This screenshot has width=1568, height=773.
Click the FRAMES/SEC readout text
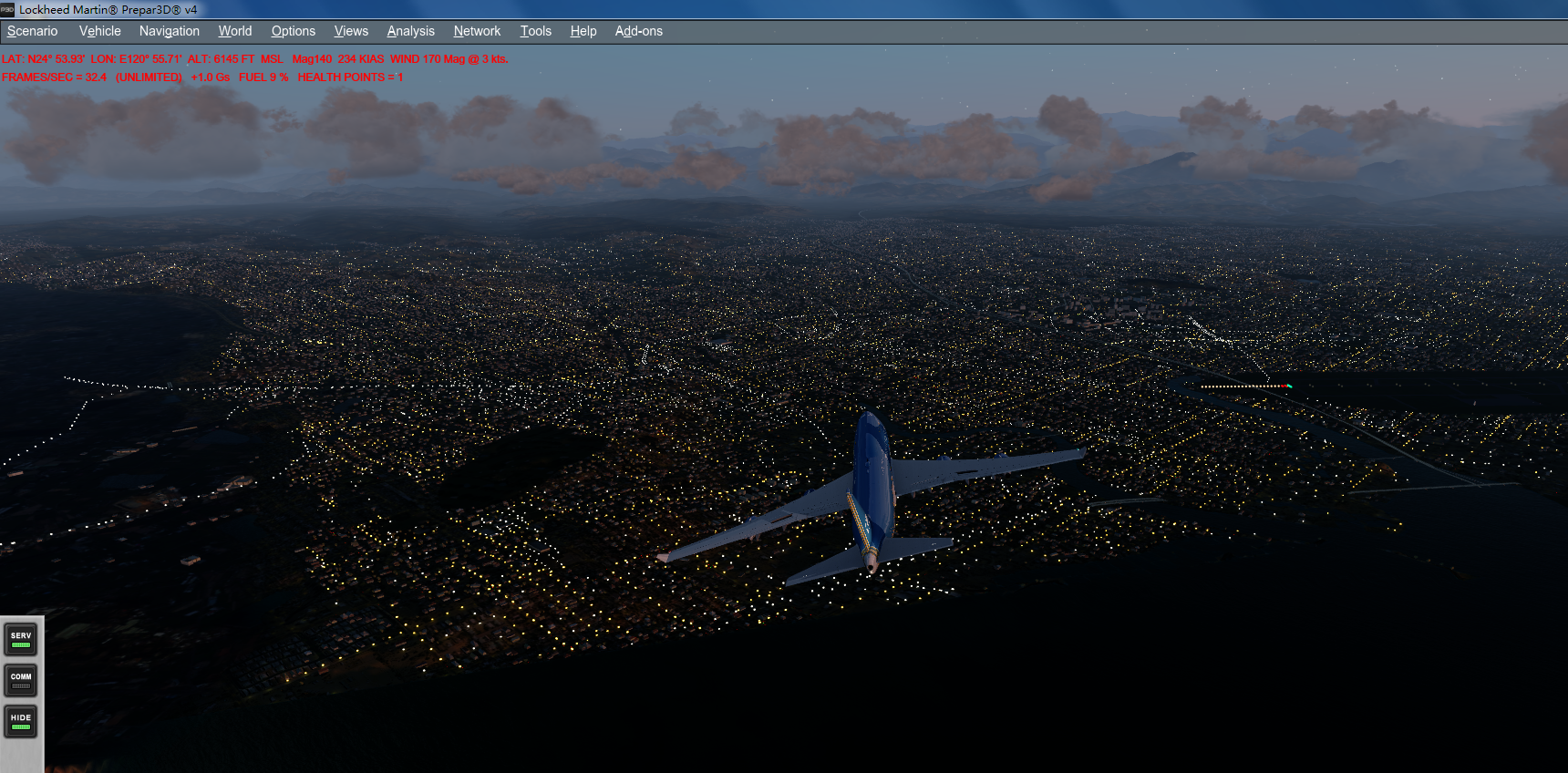55,77
